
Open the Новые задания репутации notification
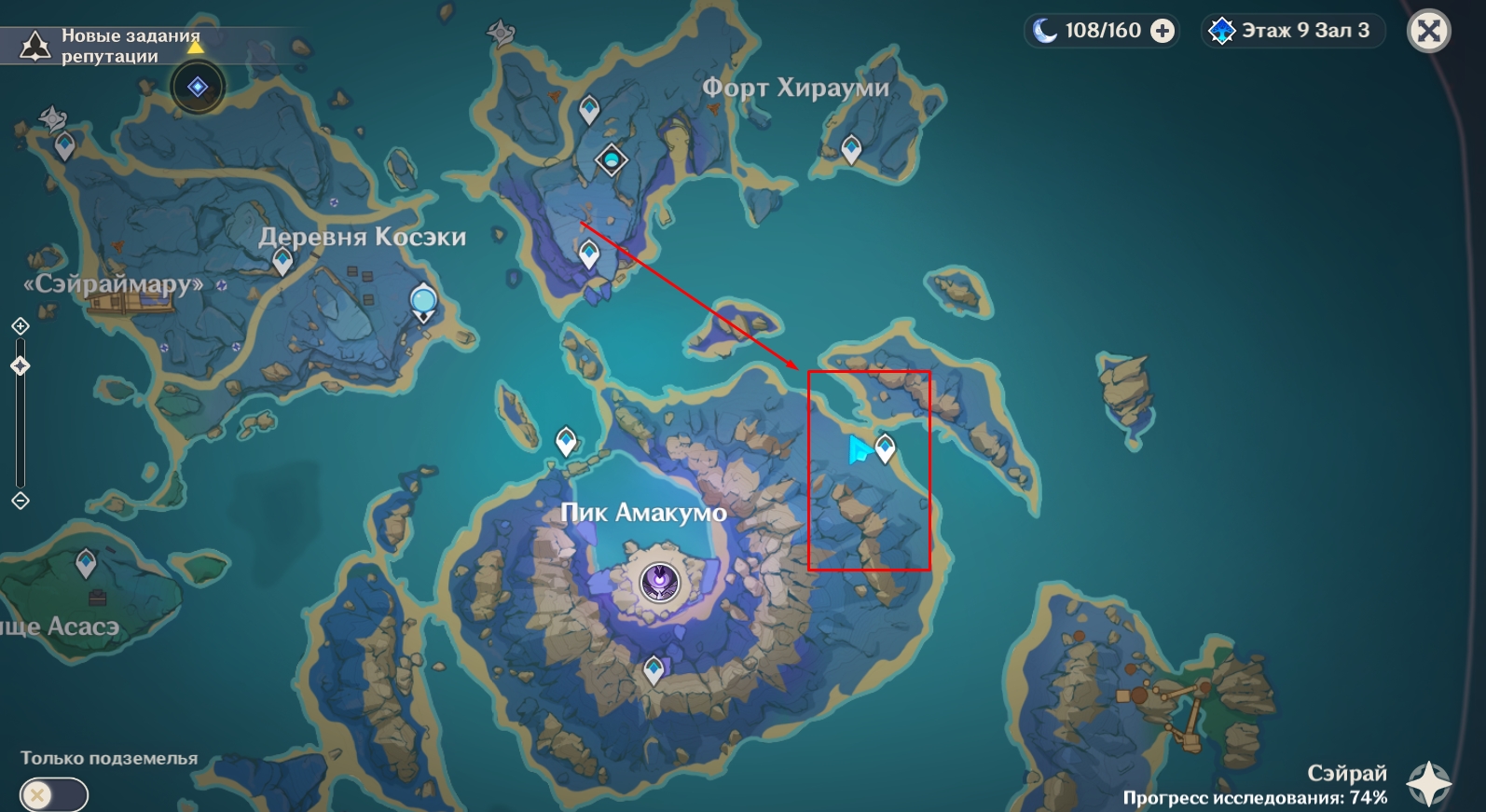point(110,46)
